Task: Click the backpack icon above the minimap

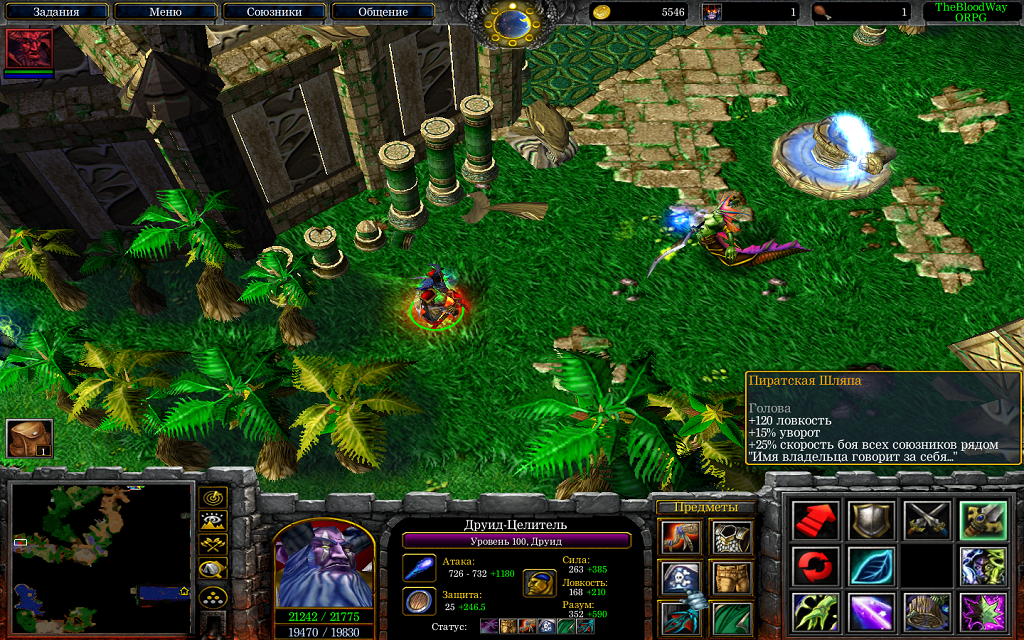Action: coord(29,438)
